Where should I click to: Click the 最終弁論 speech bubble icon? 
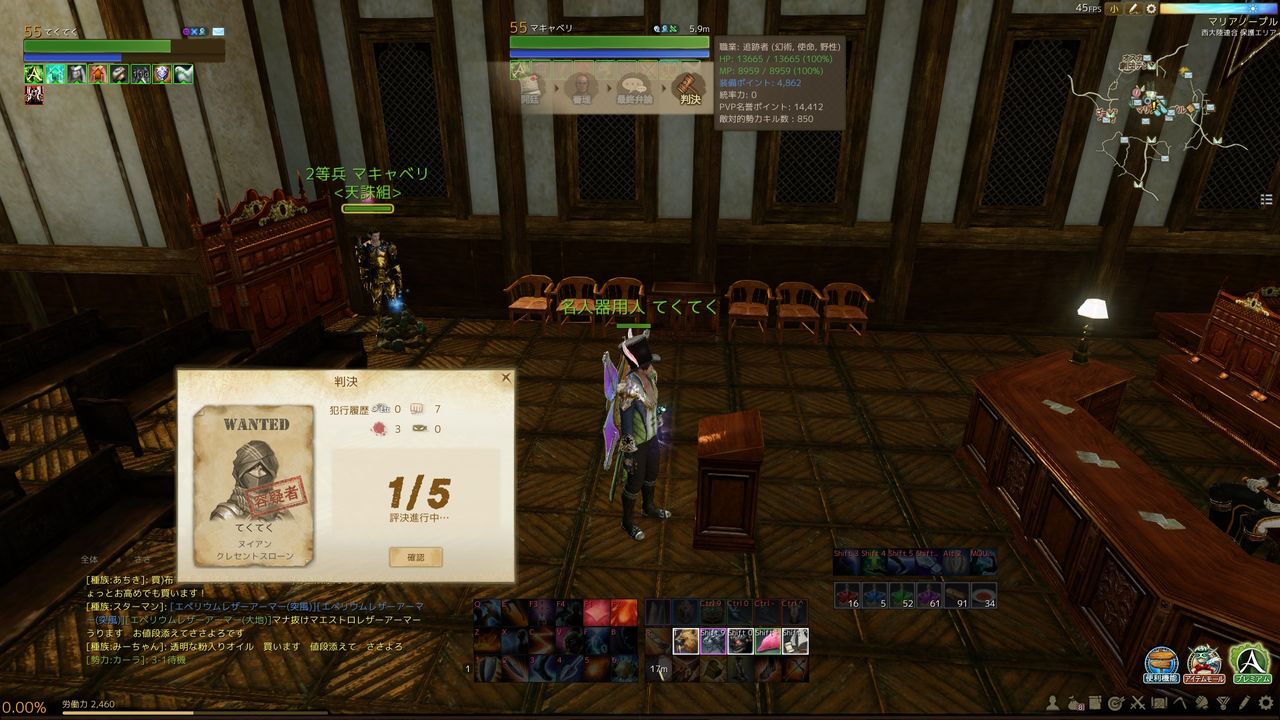pos(635,85)
